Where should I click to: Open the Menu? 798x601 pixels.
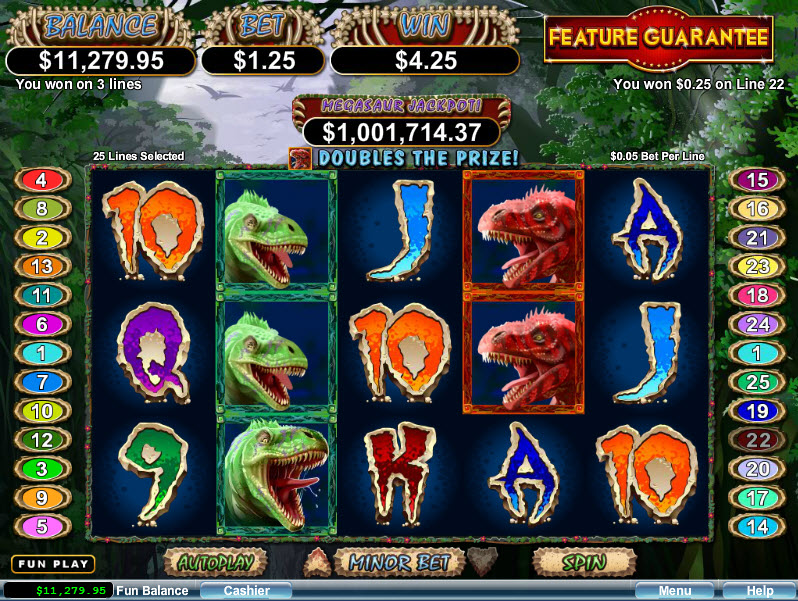pos(675,591)
